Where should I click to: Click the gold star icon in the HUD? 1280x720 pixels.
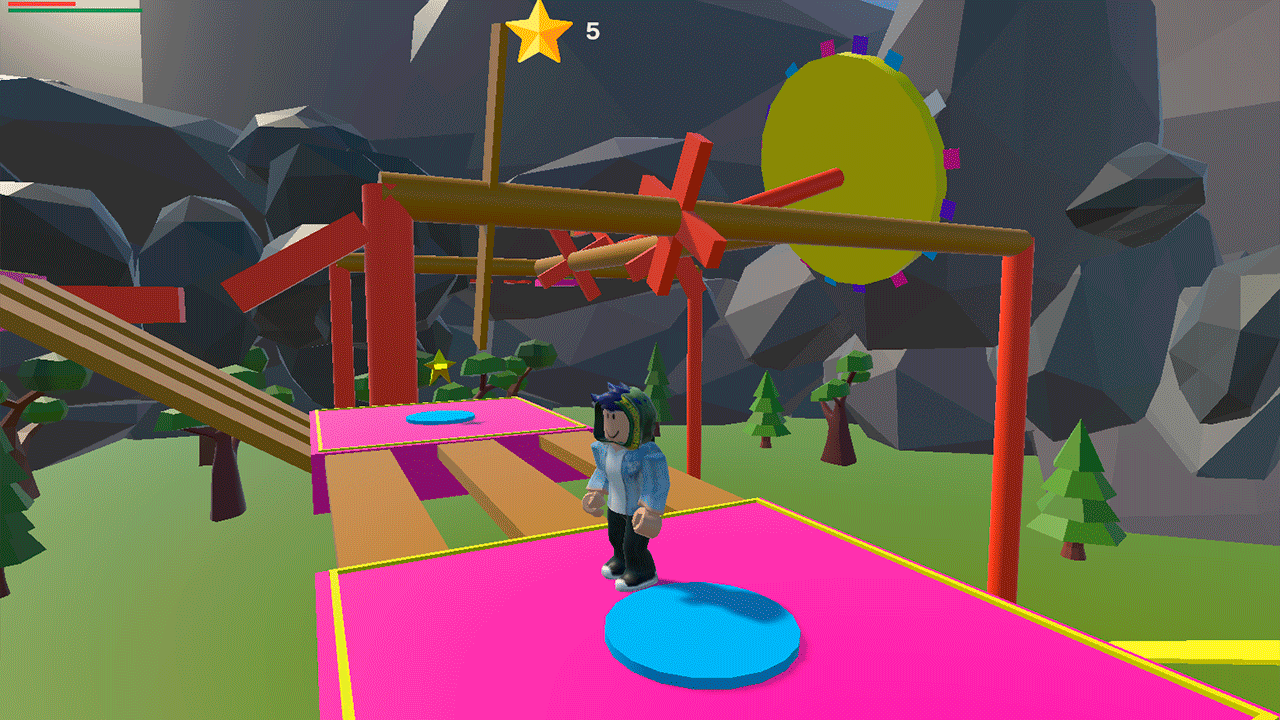click(x=540, y=30)
